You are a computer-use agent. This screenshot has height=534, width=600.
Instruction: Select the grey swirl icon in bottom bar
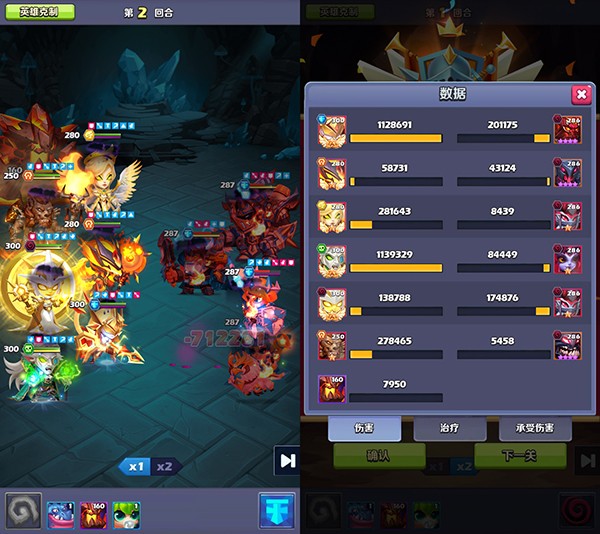pos(21,511)
